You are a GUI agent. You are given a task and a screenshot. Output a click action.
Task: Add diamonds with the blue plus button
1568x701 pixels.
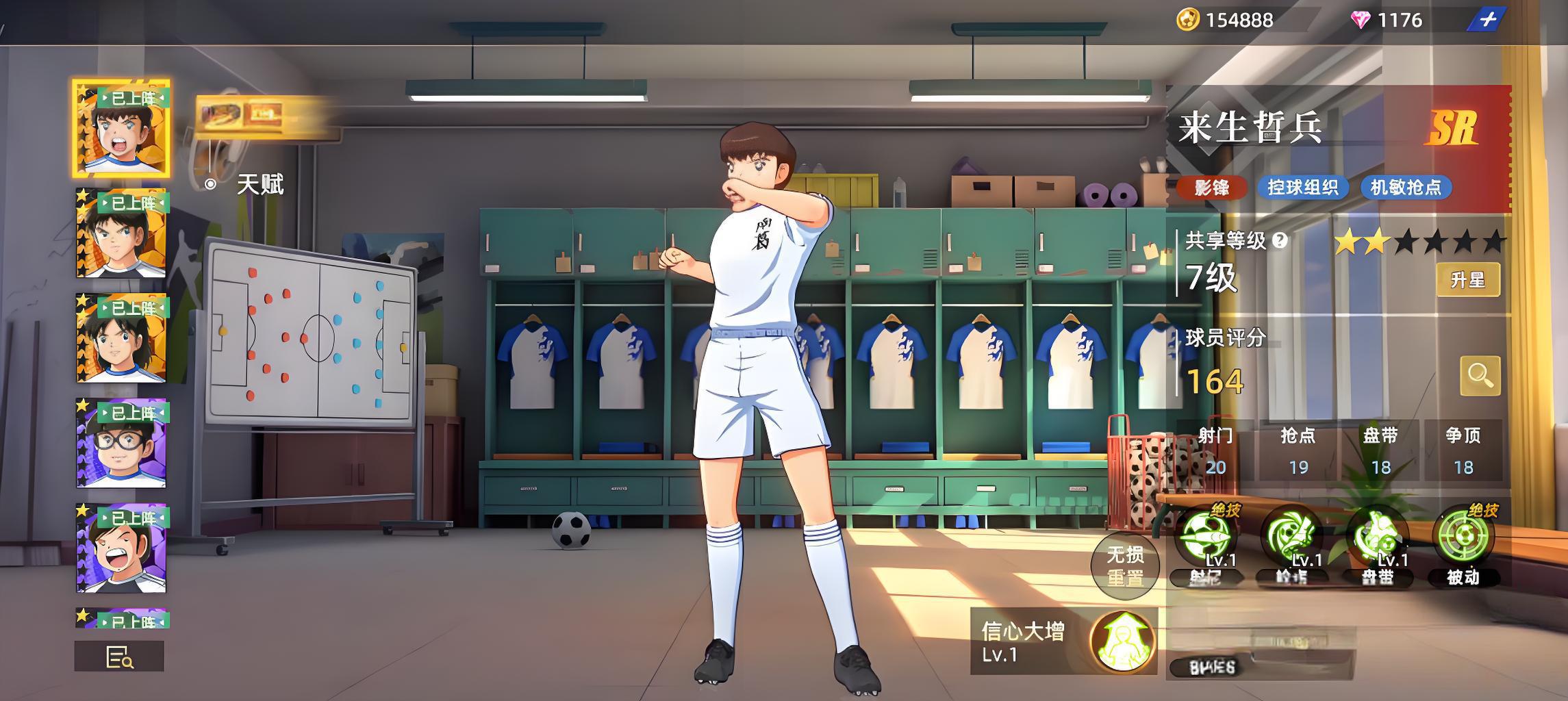(x=1487, y=20)
